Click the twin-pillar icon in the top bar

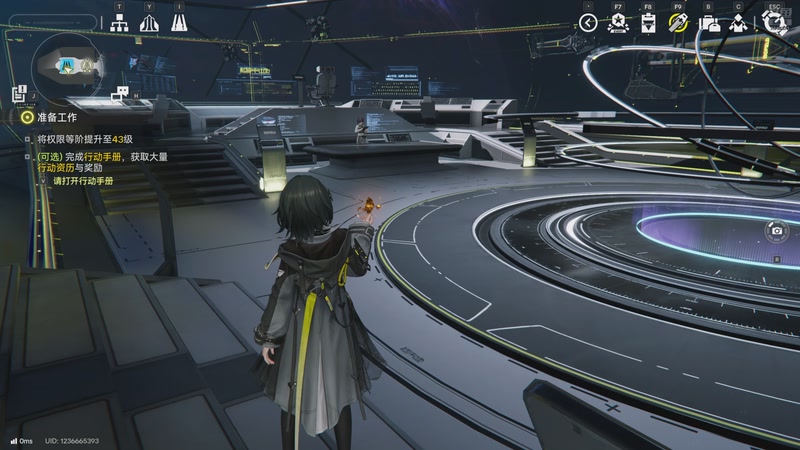pos(179,23)
